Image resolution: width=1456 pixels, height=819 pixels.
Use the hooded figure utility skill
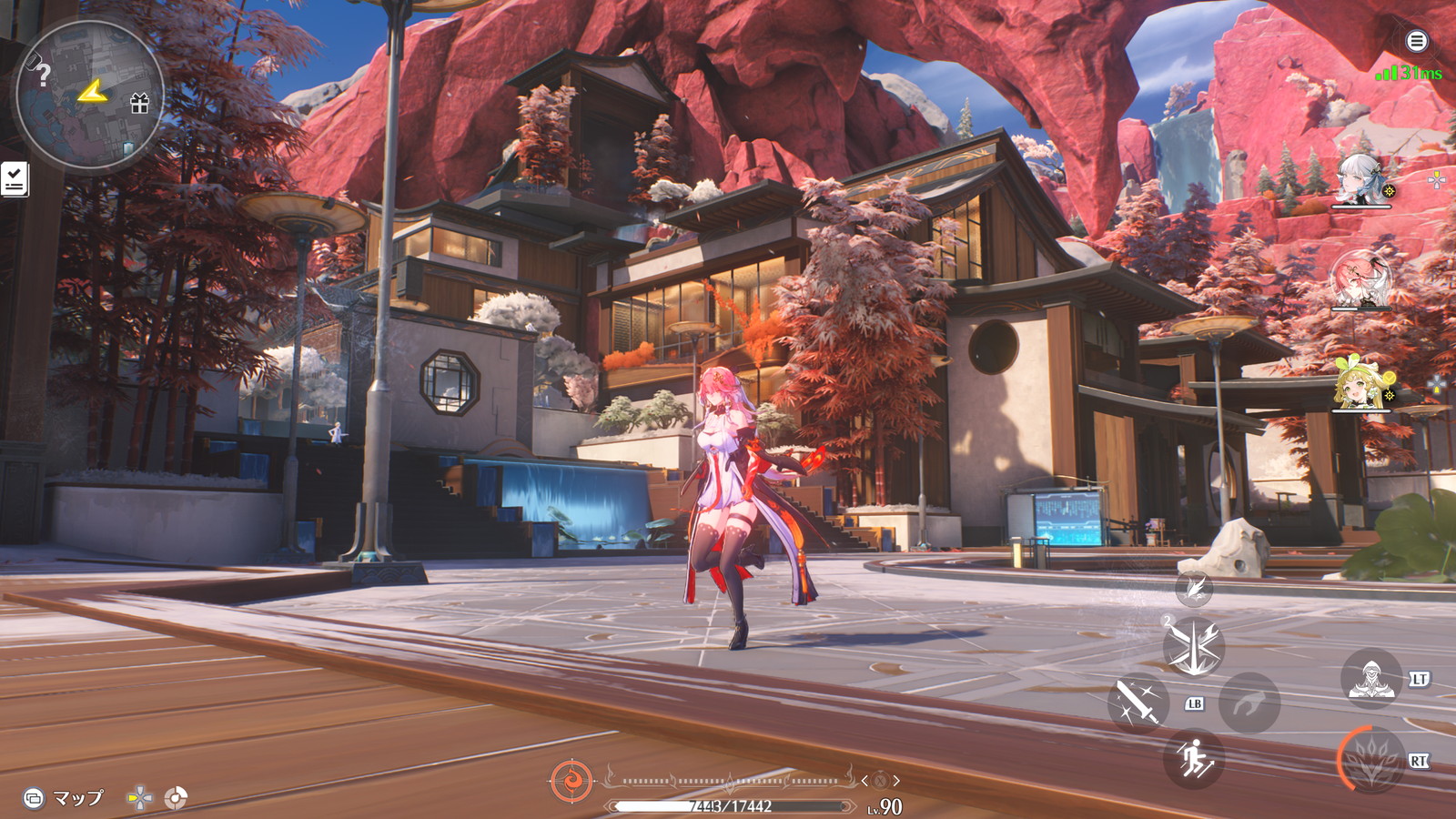pos(1371,679)
